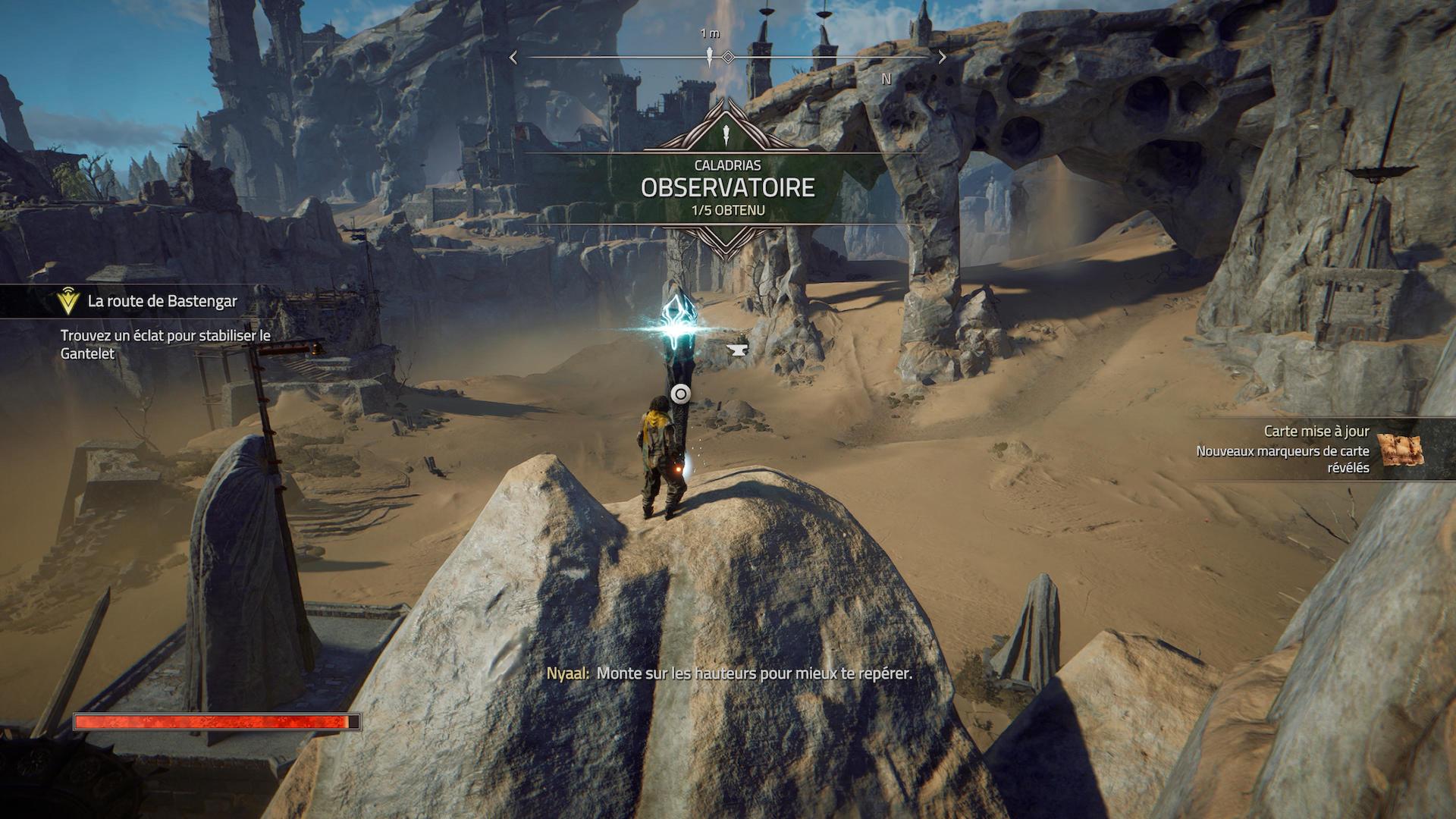Click the compass left arrow
Image resolution: width=1456 pixels, height=819 pixels.
(x=513, y=58)
